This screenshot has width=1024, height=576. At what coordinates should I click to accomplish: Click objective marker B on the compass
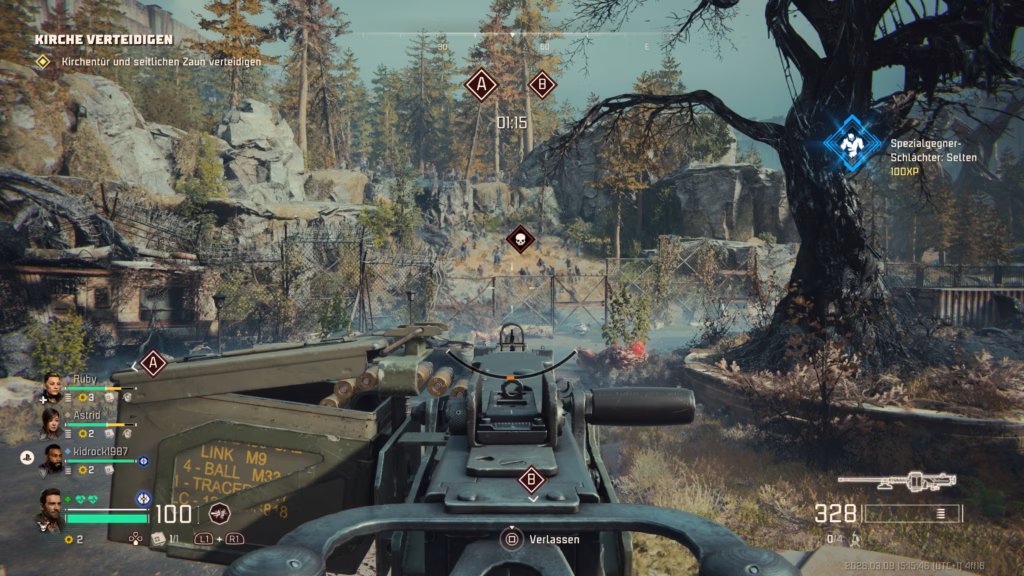pos(542,84)
